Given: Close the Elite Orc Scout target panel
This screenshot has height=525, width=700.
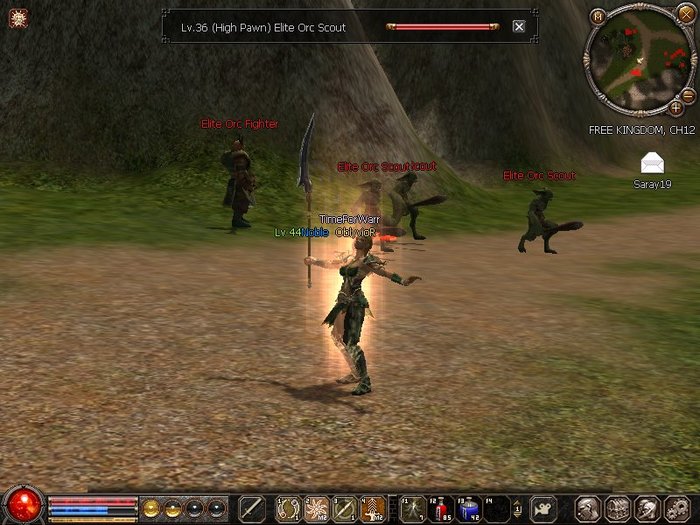Looking at the screenshot, I should pyautogui.click(x=519, y=27).
